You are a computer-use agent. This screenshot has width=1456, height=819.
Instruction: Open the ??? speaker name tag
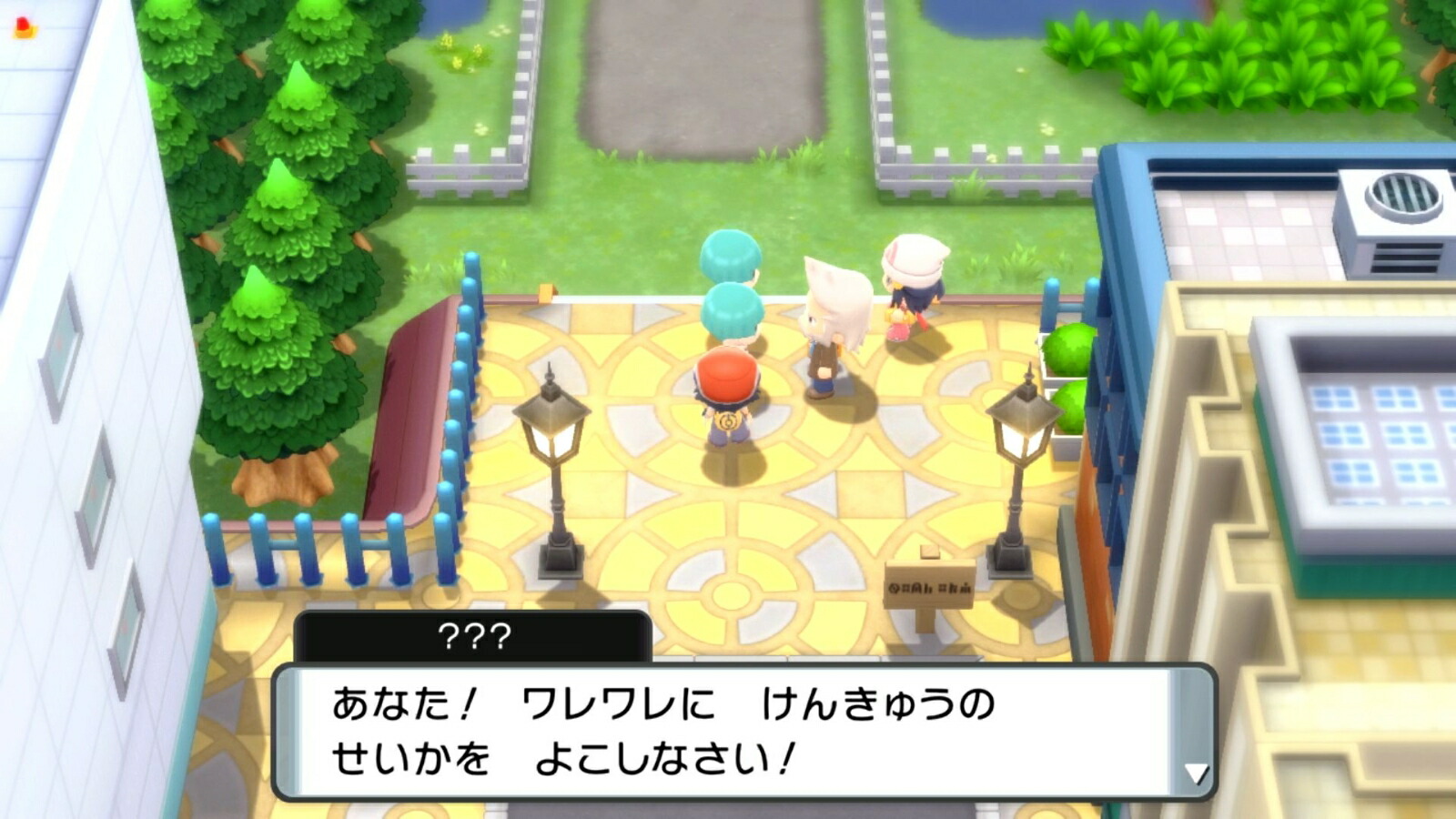pos(473,634)
